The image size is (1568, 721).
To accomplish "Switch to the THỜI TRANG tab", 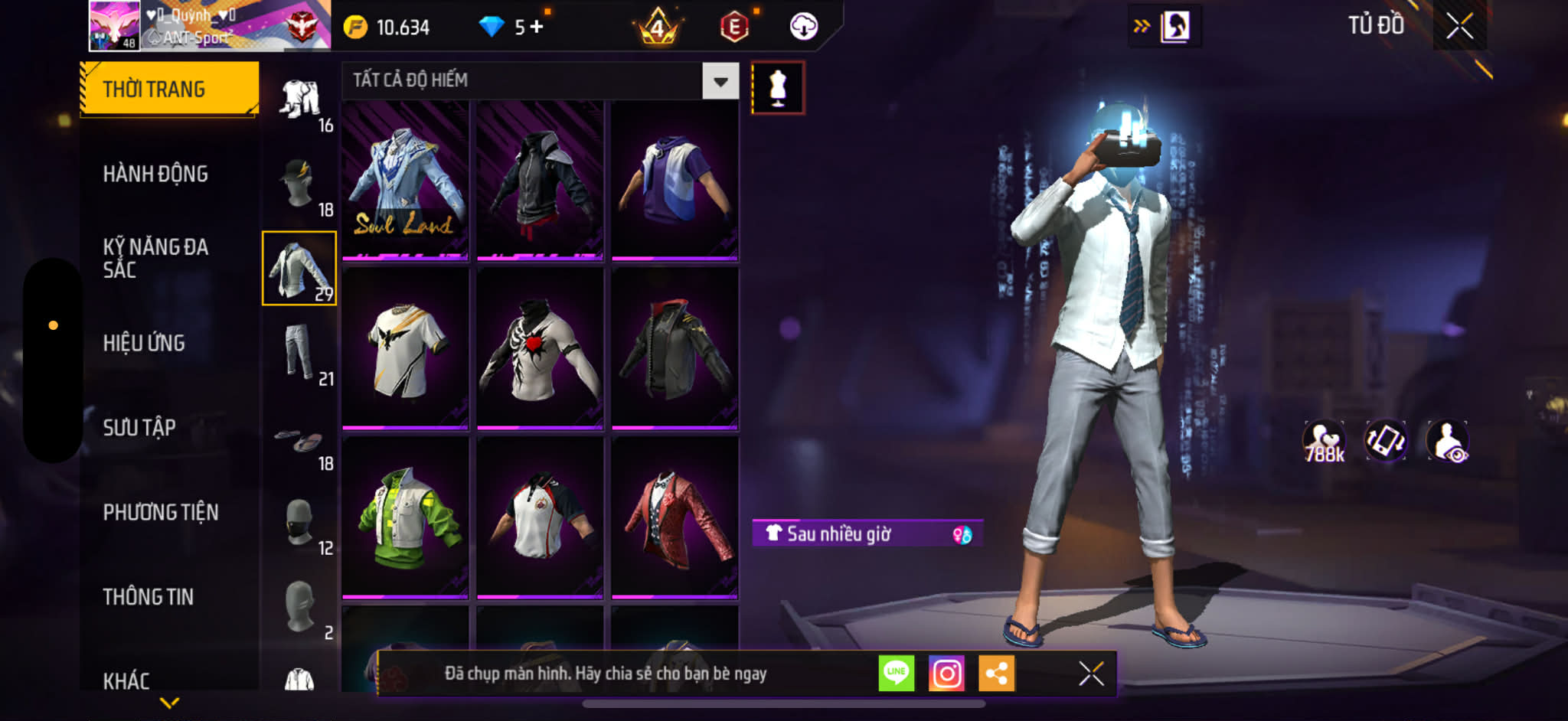I will [x=169, y=89].
